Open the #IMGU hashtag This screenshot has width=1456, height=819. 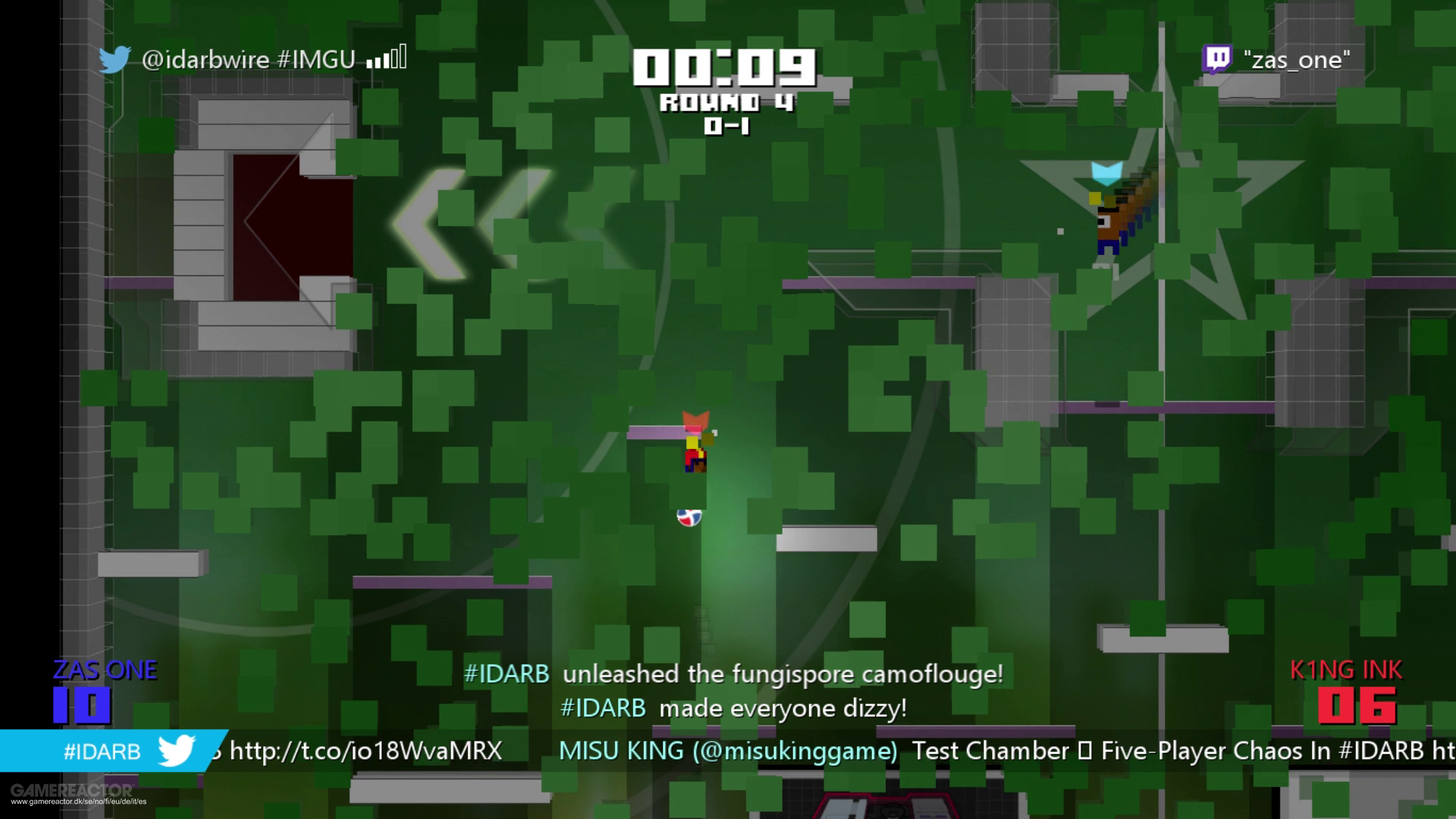[x=318, y=58]
